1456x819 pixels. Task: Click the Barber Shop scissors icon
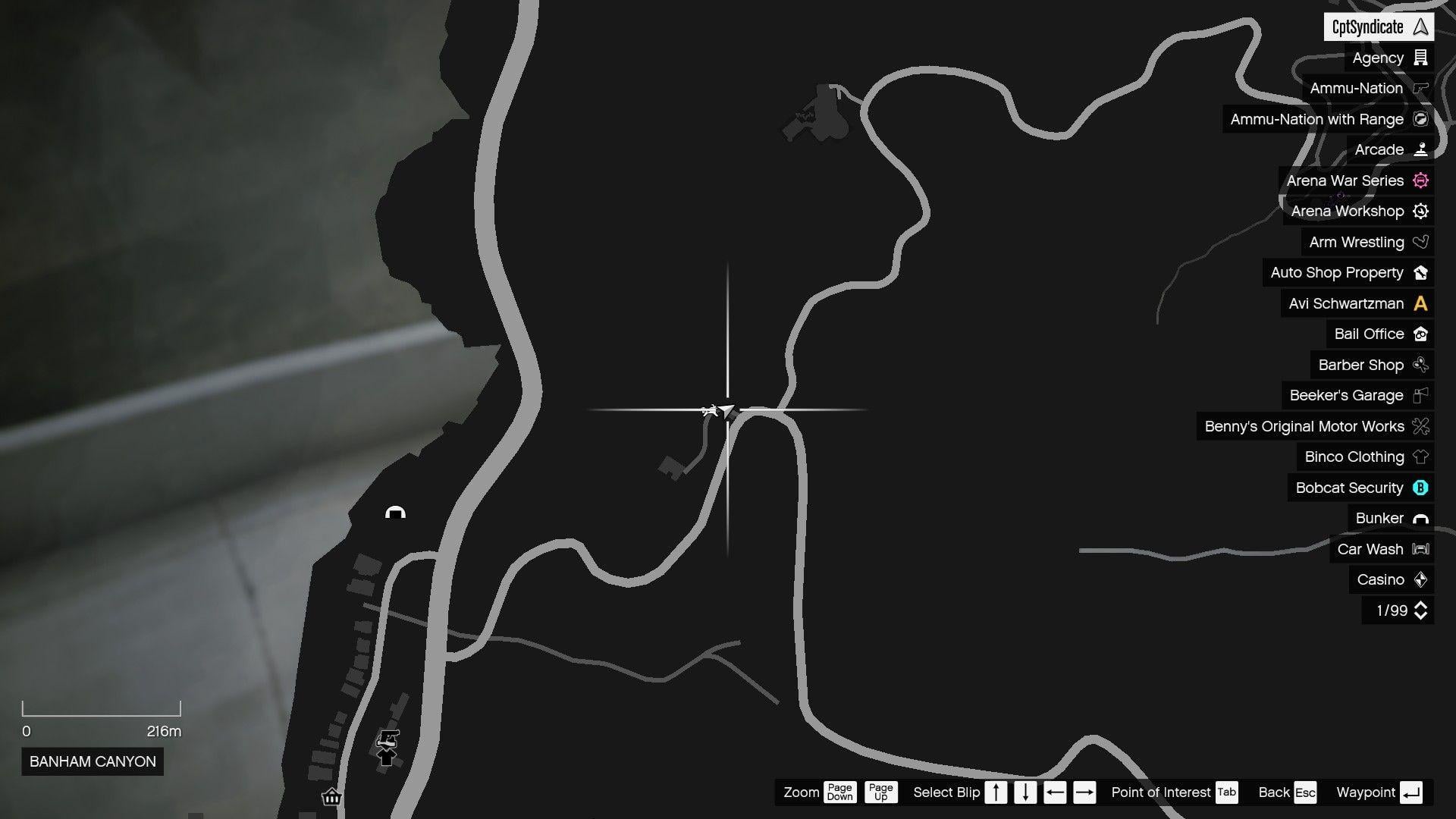1420,365
